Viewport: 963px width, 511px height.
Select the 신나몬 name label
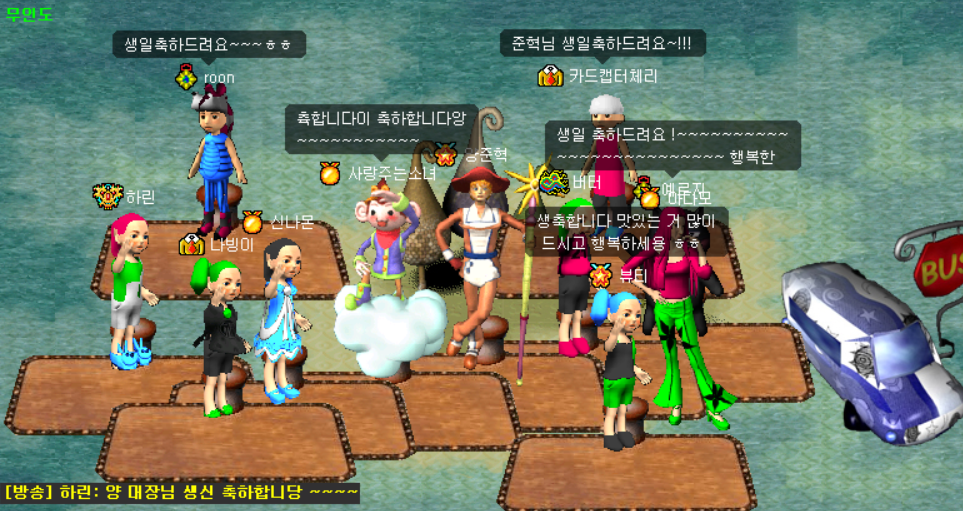pos(292,222)
